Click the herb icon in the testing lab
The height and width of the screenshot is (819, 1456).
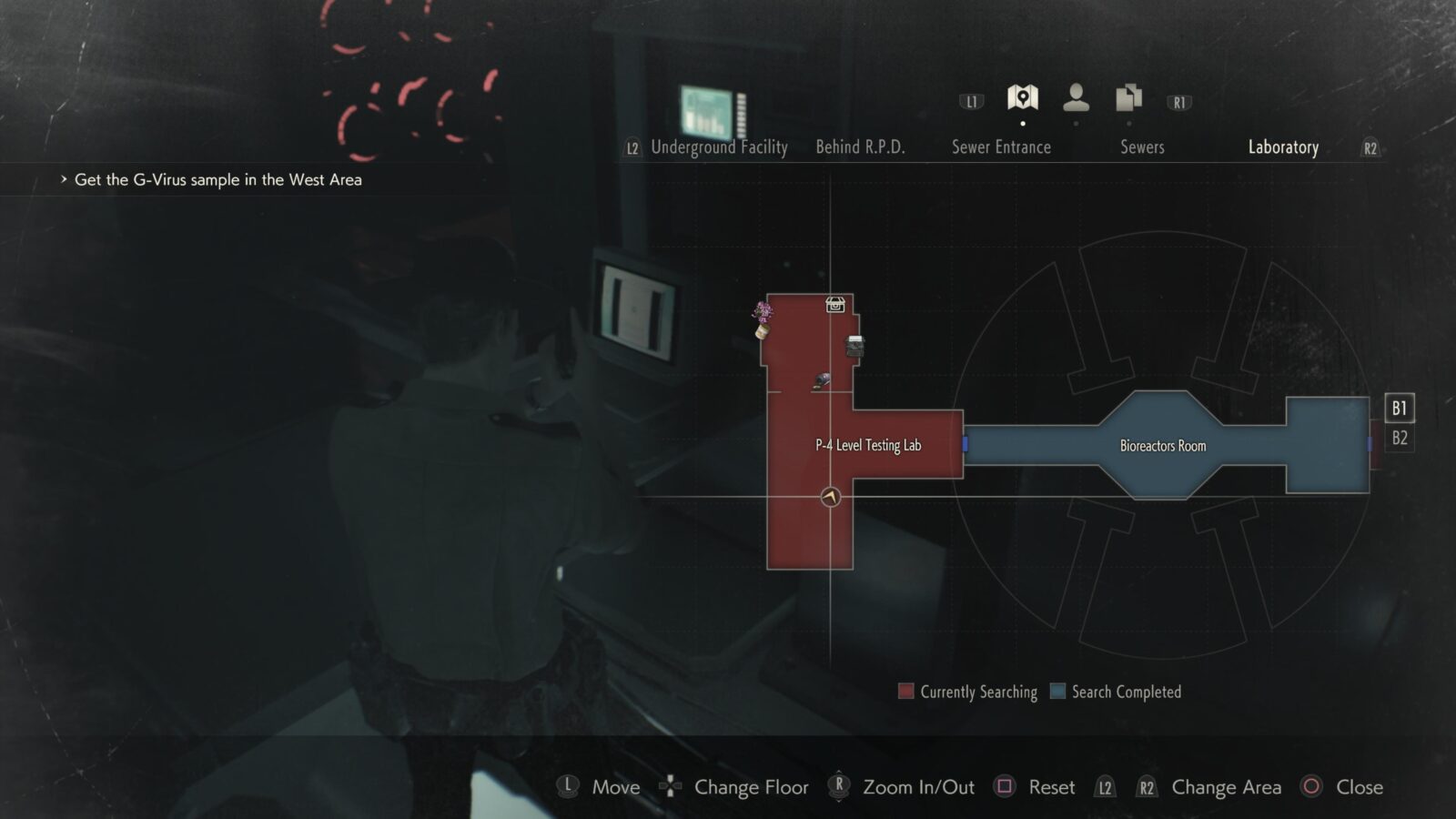coord(763,317)
